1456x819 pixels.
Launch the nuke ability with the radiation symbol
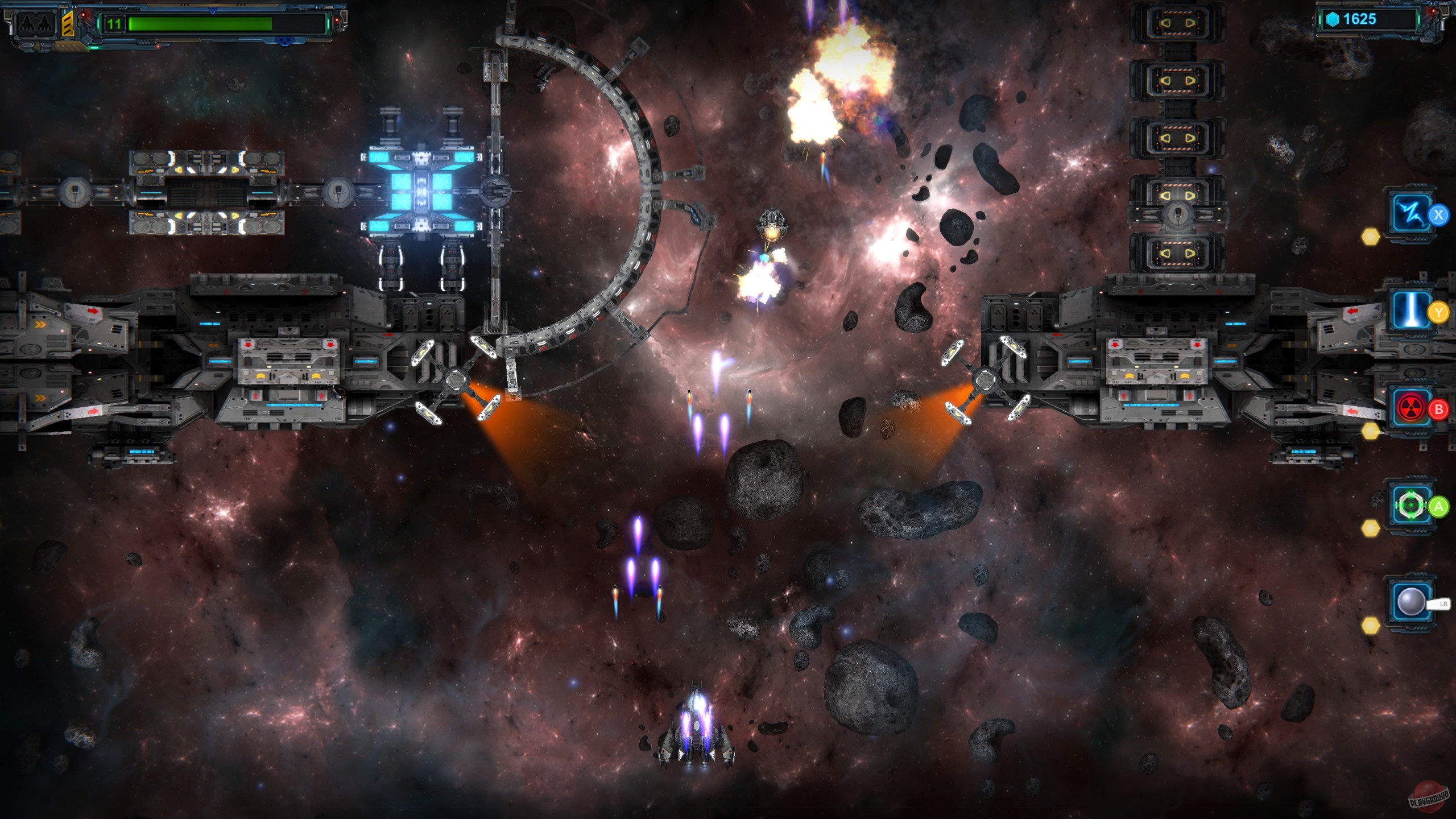[x=1410, y=407]
